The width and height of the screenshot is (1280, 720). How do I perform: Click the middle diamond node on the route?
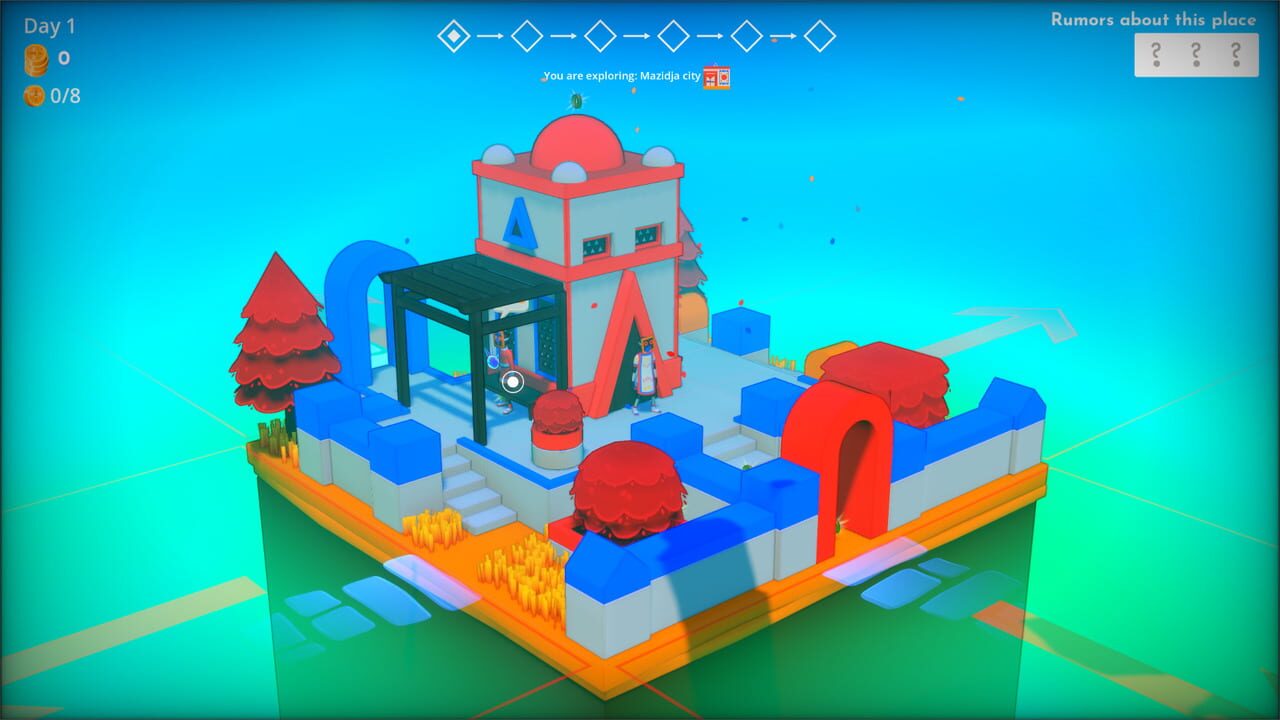[x=600, y=35]
